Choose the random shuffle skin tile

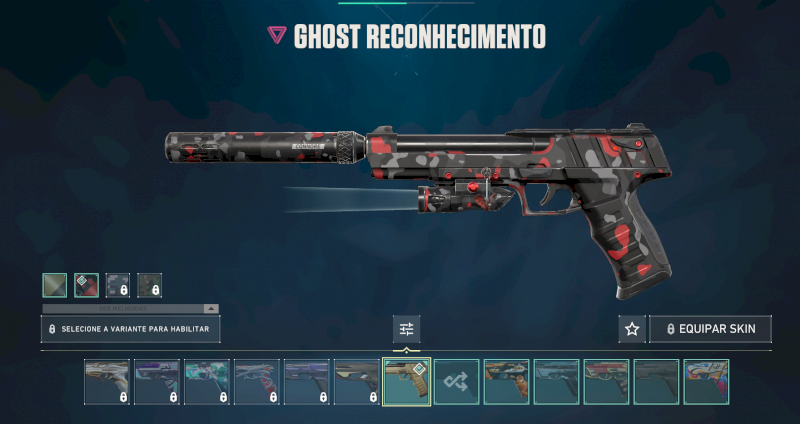coord(457,382)
